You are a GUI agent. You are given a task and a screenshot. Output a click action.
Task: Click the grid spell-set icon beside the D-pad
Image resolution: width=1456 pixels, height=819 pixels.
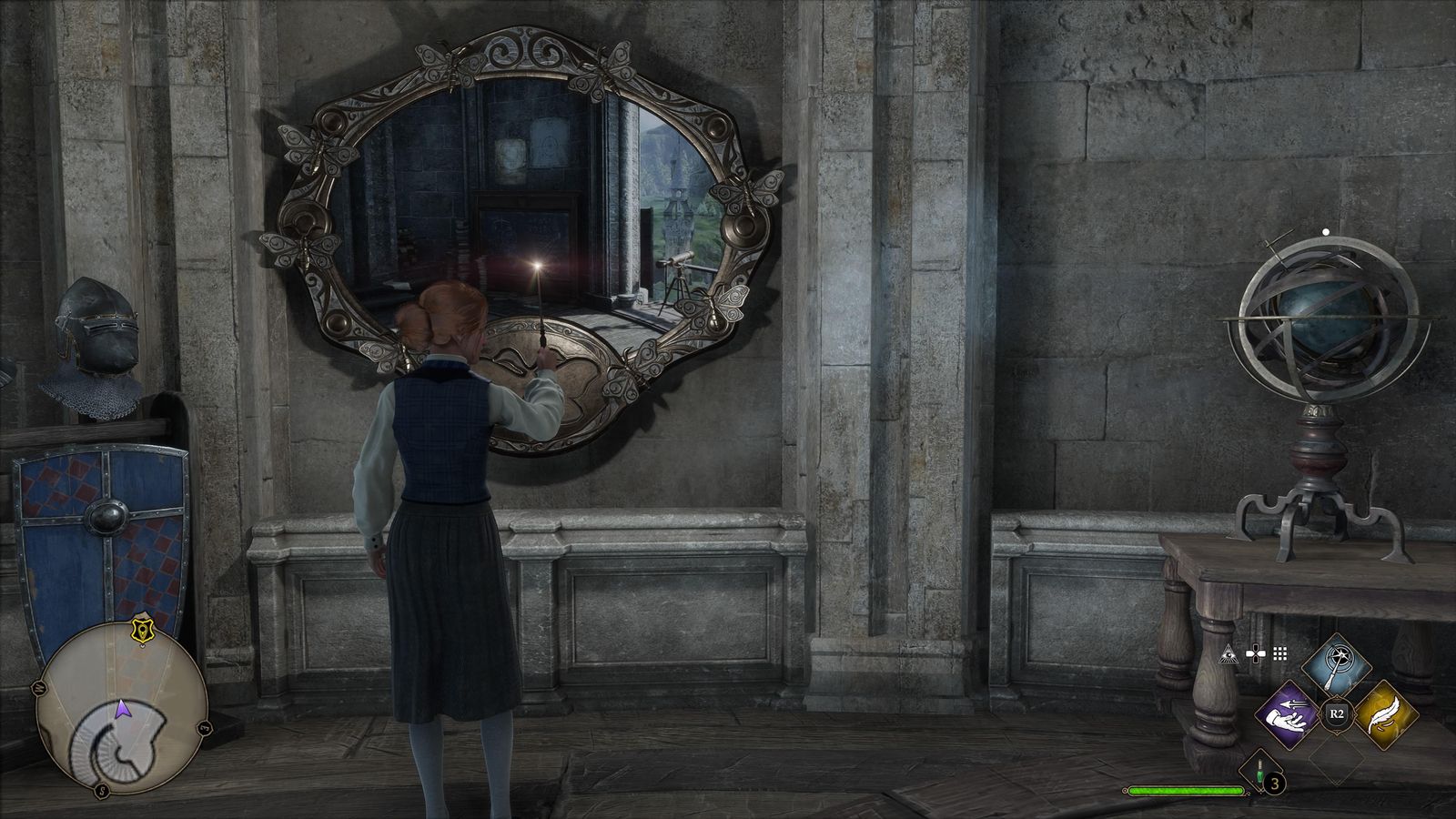coord(1279,653)
